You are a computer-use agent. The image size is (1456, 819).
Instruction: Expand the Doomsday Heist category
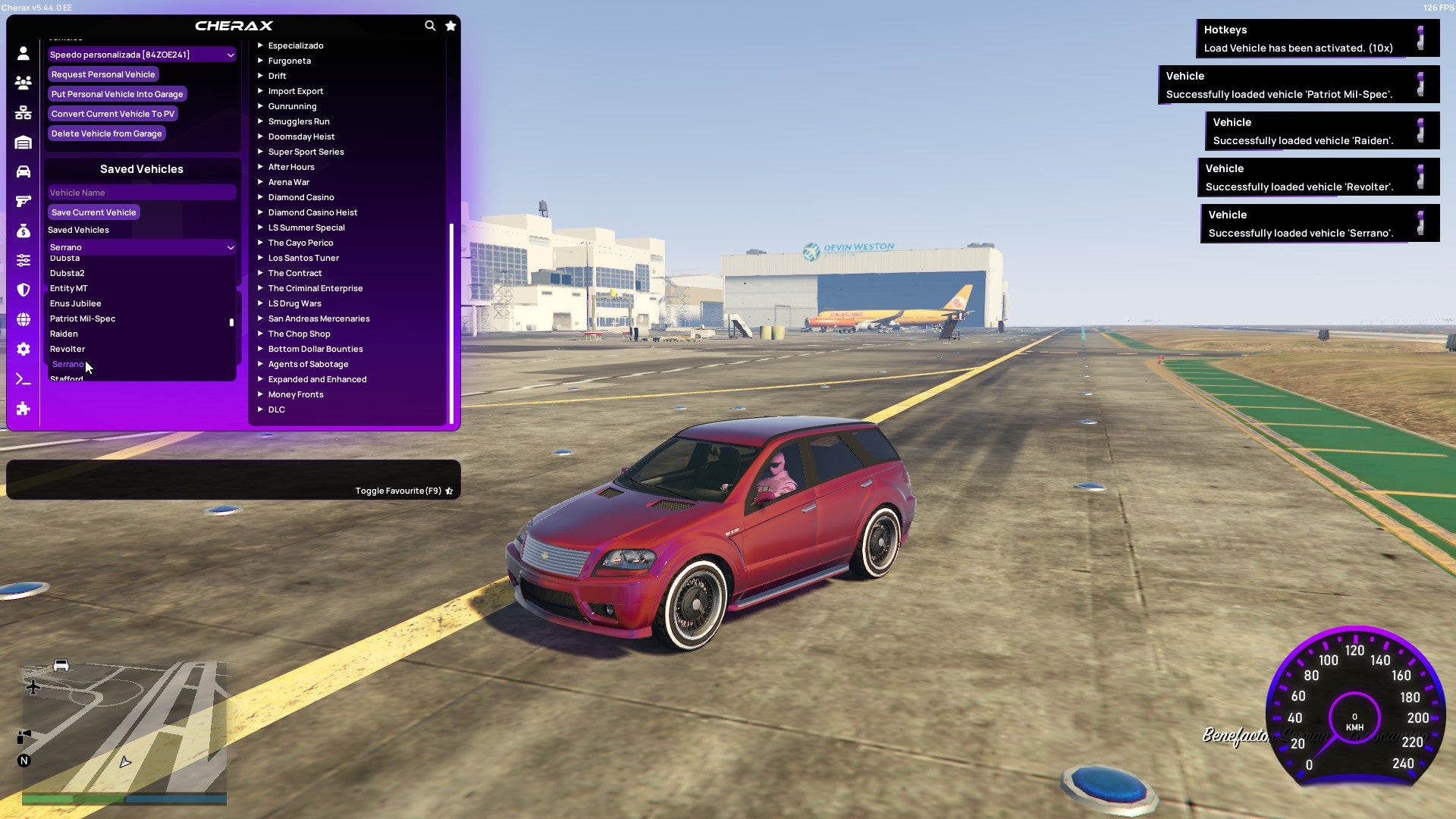pyautogui.click(x=302, y=136)
